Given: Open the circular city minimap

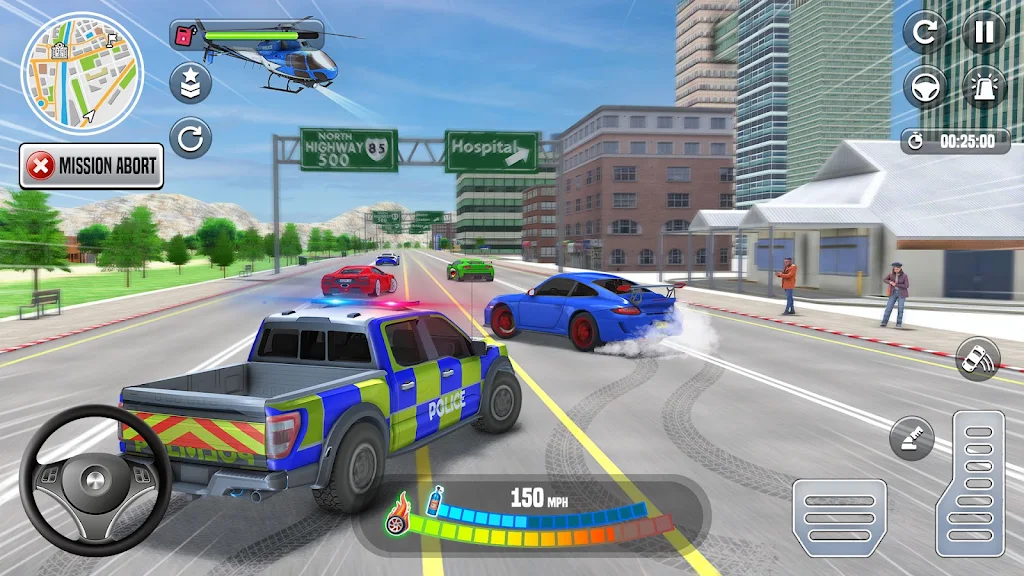Looking at the screenshot, I should pyautogui.click(x=82, y=72).
